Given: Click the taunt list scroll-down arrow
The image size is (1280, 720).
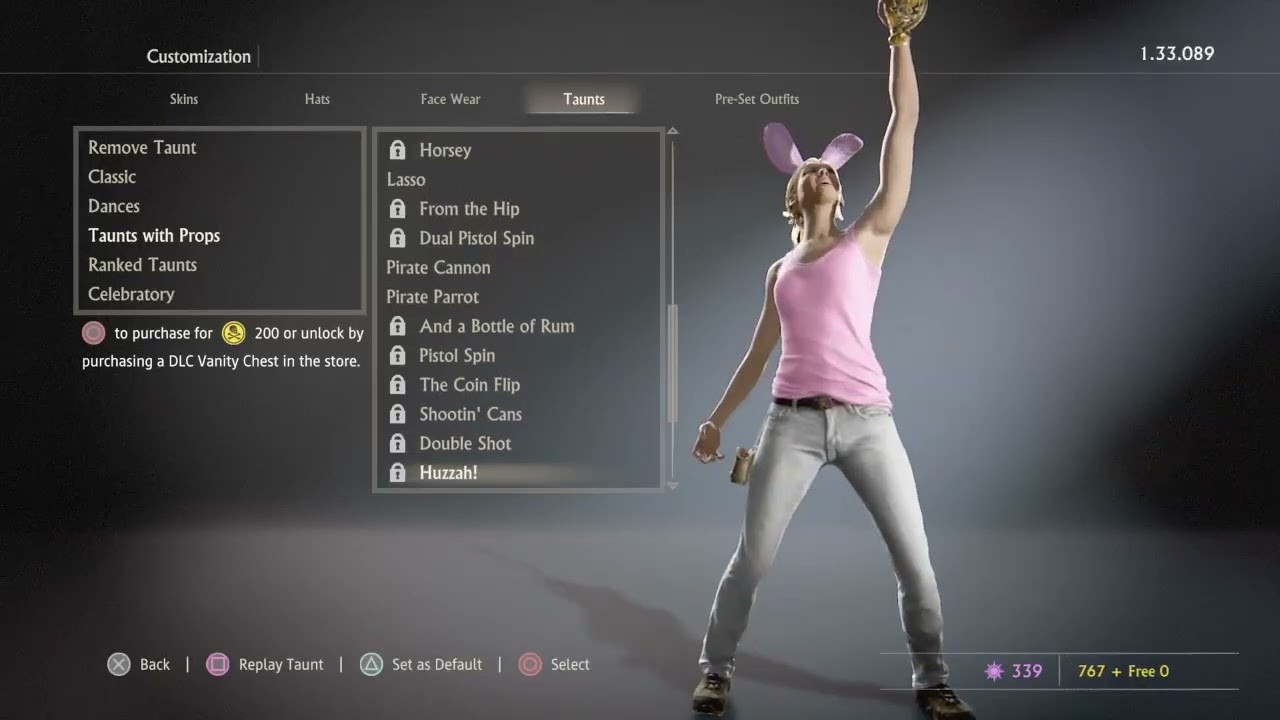Looking at the screenshot, I should tap(672, 485).
